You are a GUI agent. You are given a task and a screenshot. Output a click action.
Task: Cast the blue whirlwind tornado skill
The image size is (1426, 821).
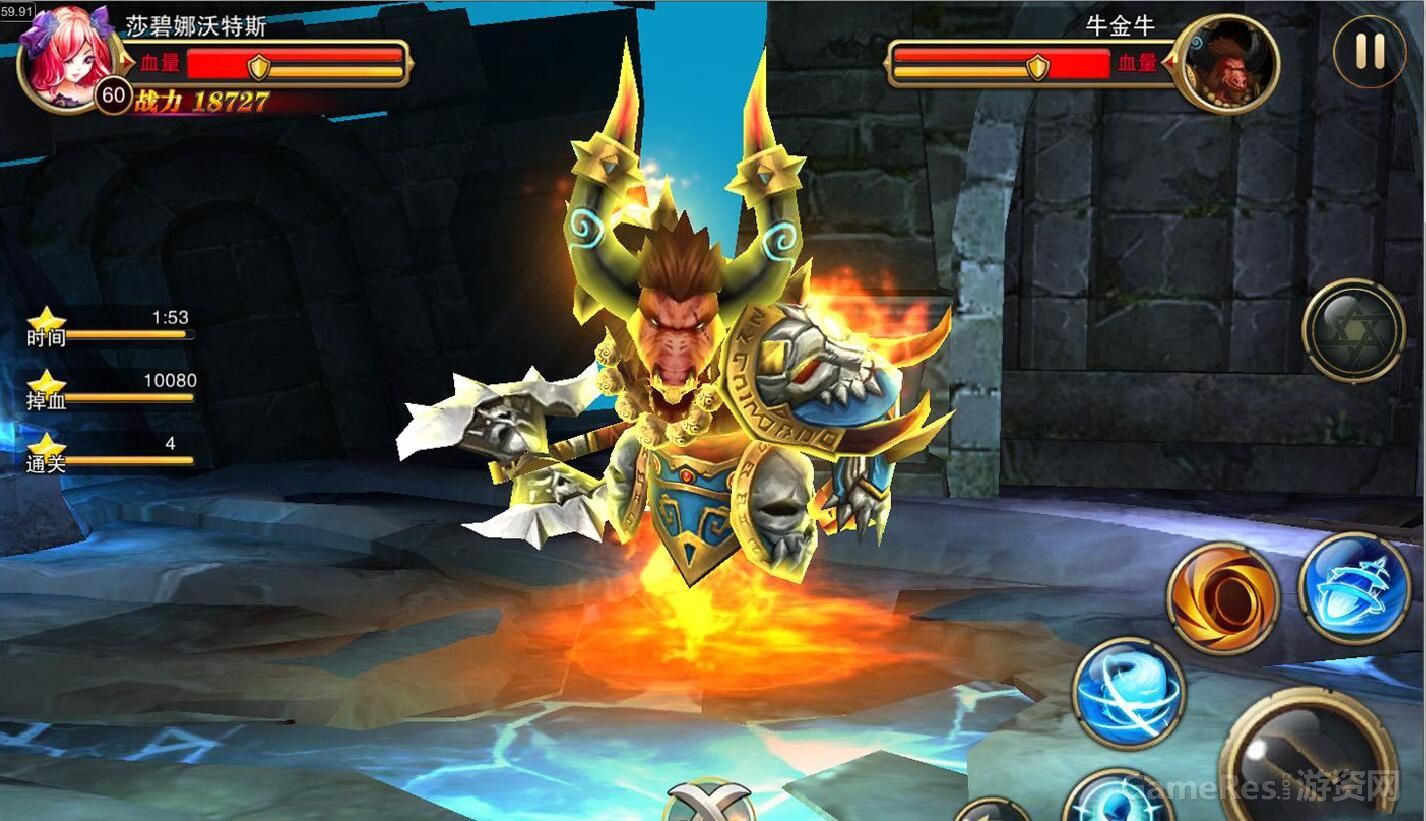coord(1128,693)
